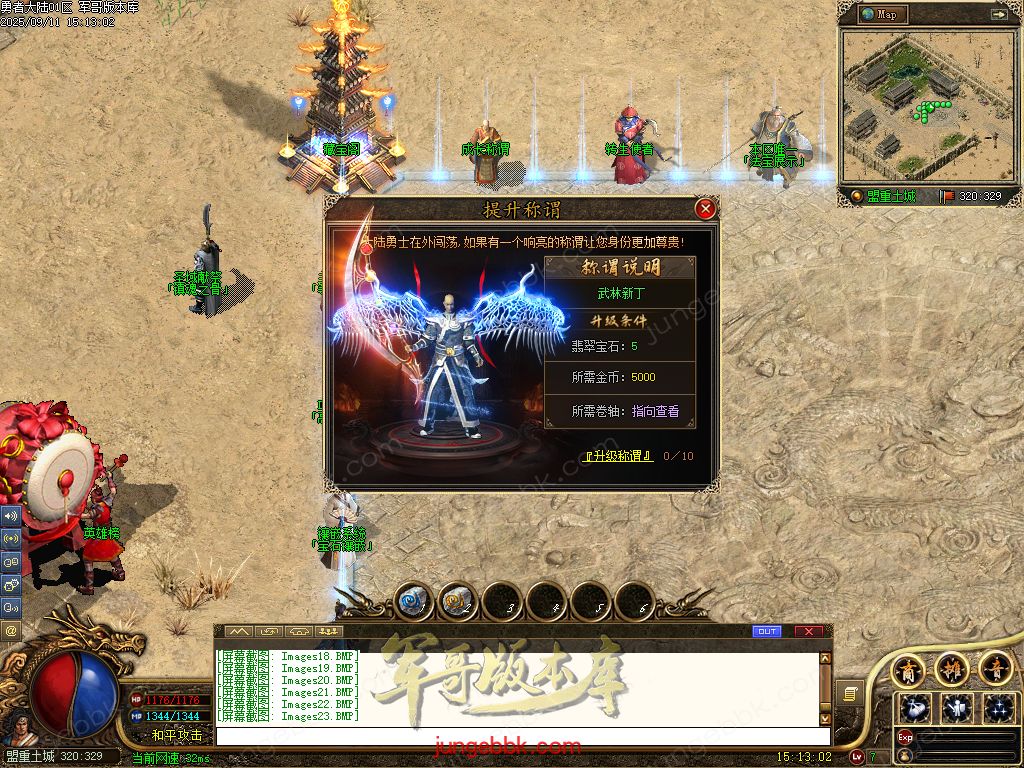Open the Map button above the minimap
The image size is (1024, 768).
[x=881, y=14]
